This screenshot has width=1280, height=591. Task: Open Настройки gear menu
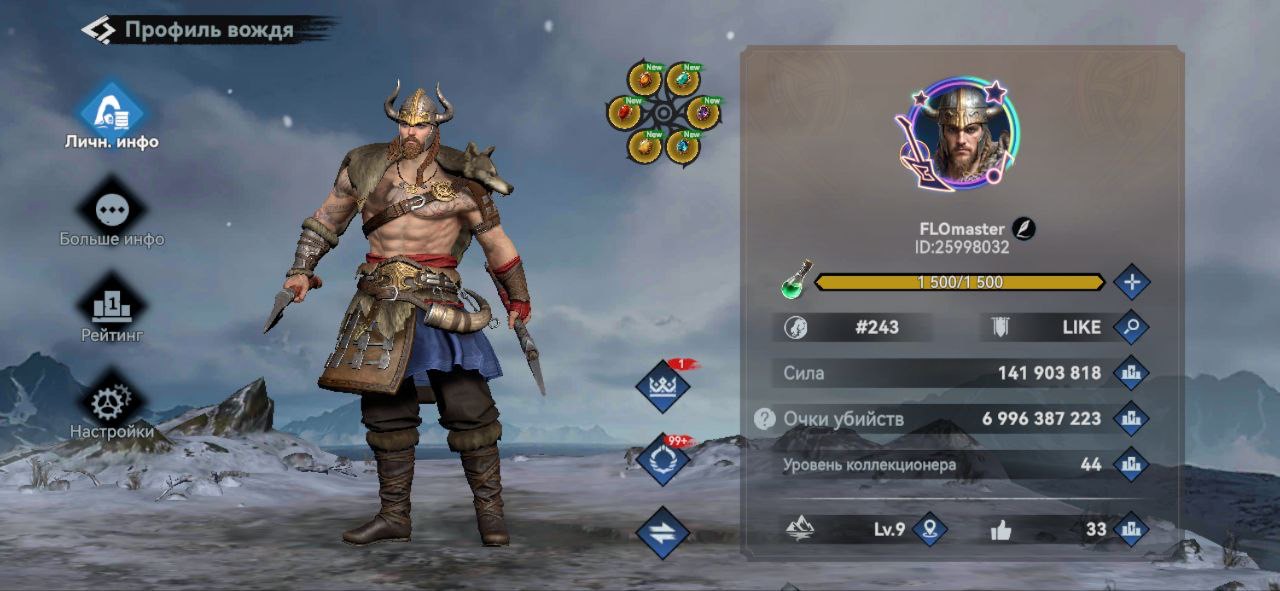(x=112, y=403)
